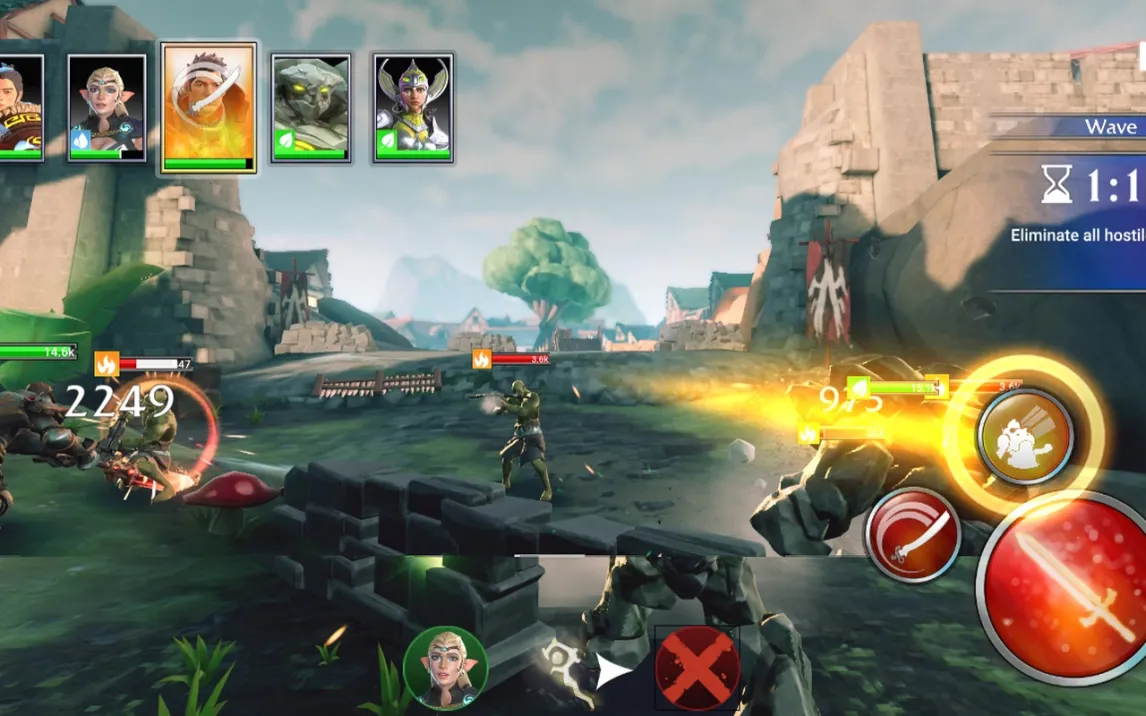Use the curved blade slash skill
The height and width of the screenshot is (716, 1146).
tap(912, 535)
